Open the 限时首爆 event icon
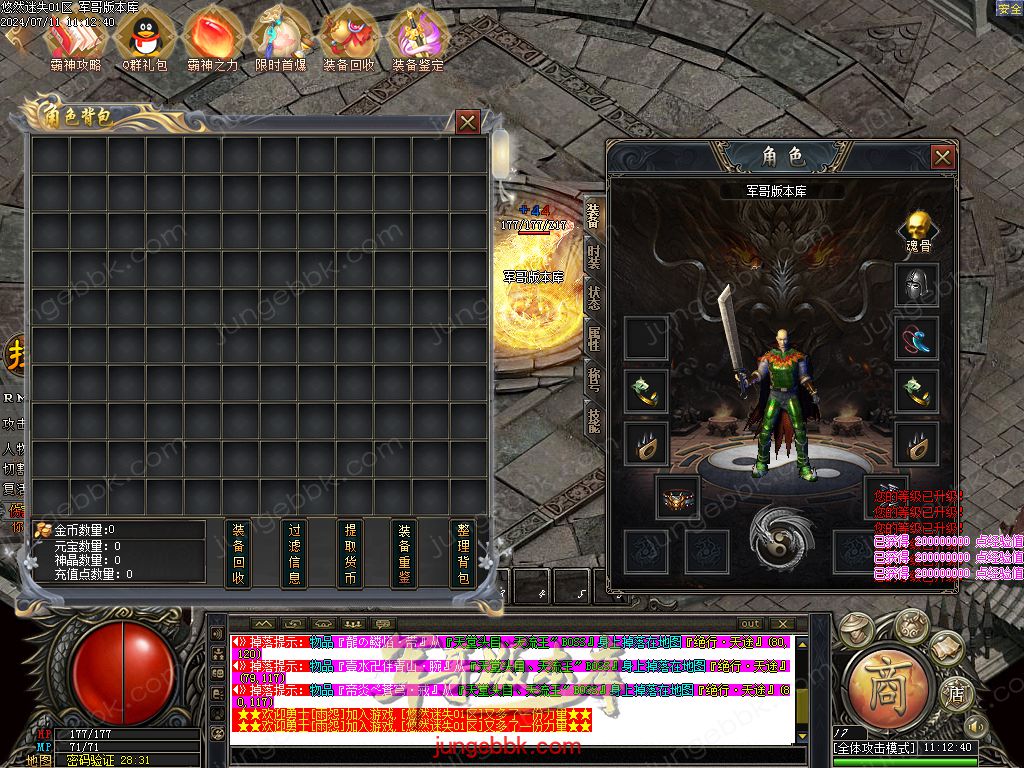Image resolution: width=1024 pixels, height=768 pixels. [x=280, y=39]
